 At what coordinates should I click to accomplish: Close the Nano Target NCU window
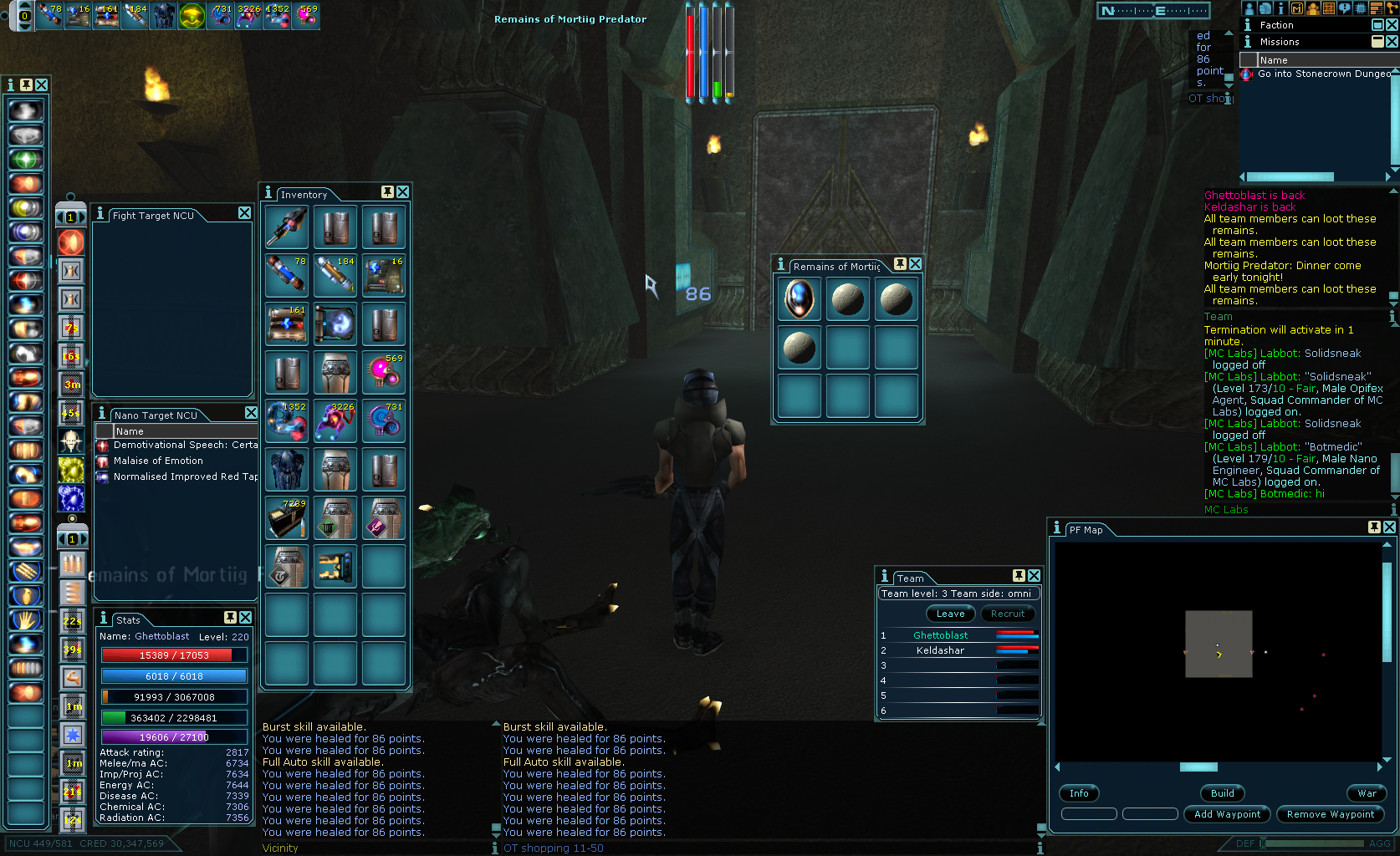251,413
